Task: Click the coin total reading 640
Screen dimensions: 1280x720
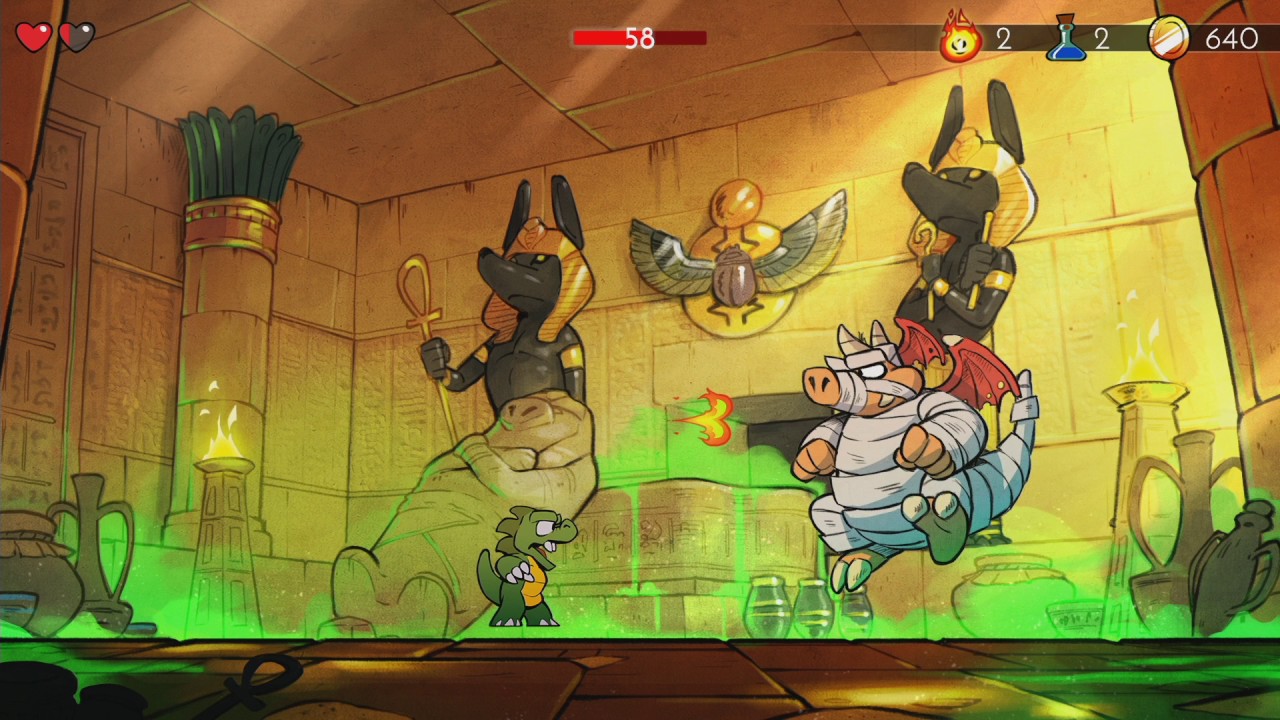Action: pyautogui.click(x=1232, y=40)
